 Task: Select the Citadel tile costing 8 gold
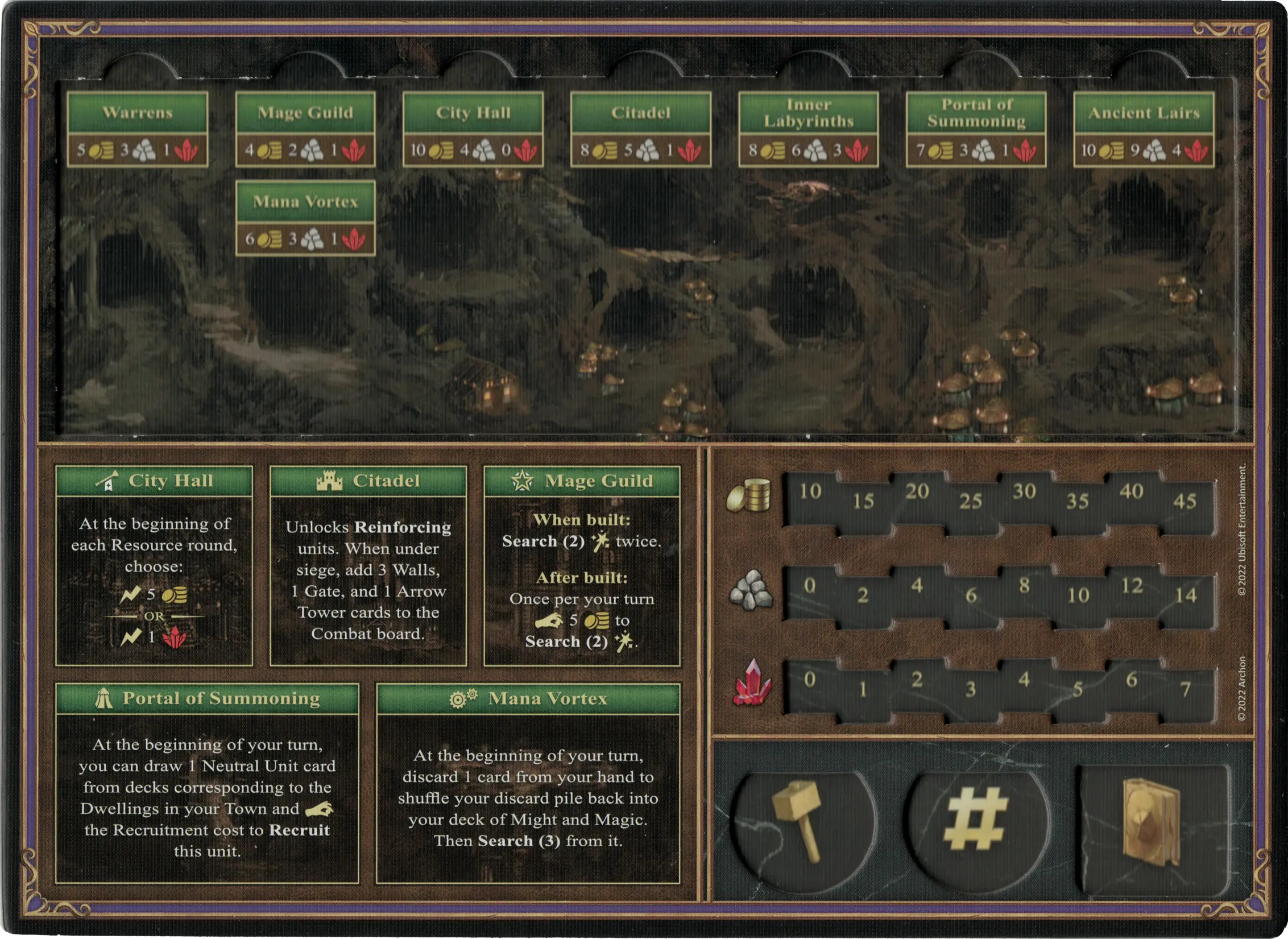point(641,129)
